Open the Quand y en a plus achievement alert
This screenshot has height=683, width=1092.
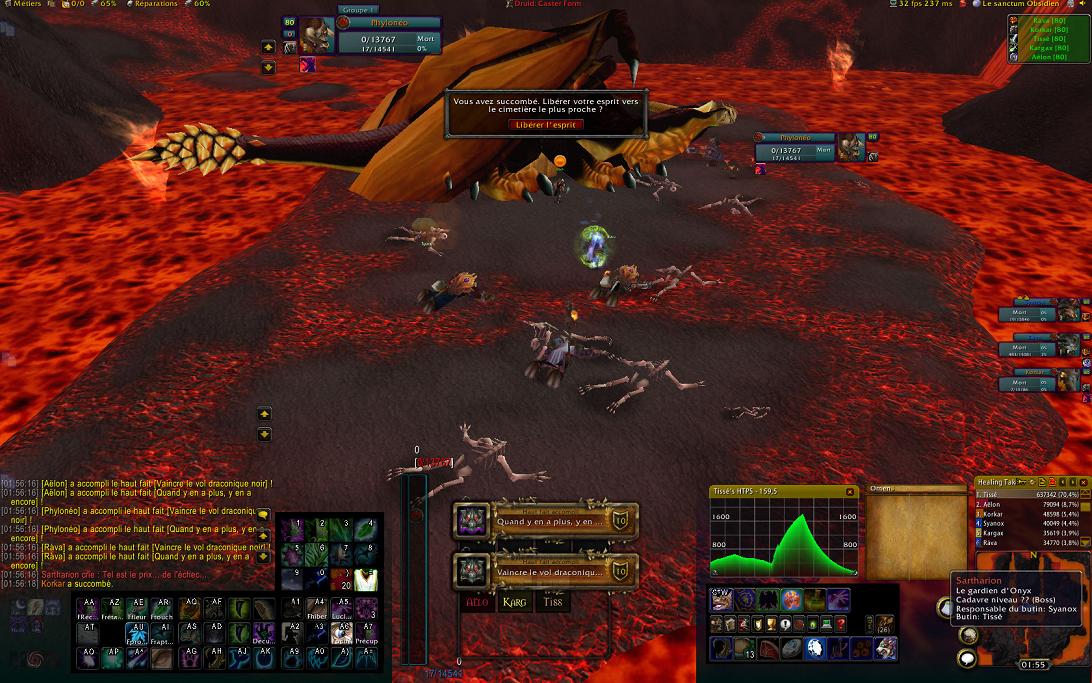(x=545, y=521)
